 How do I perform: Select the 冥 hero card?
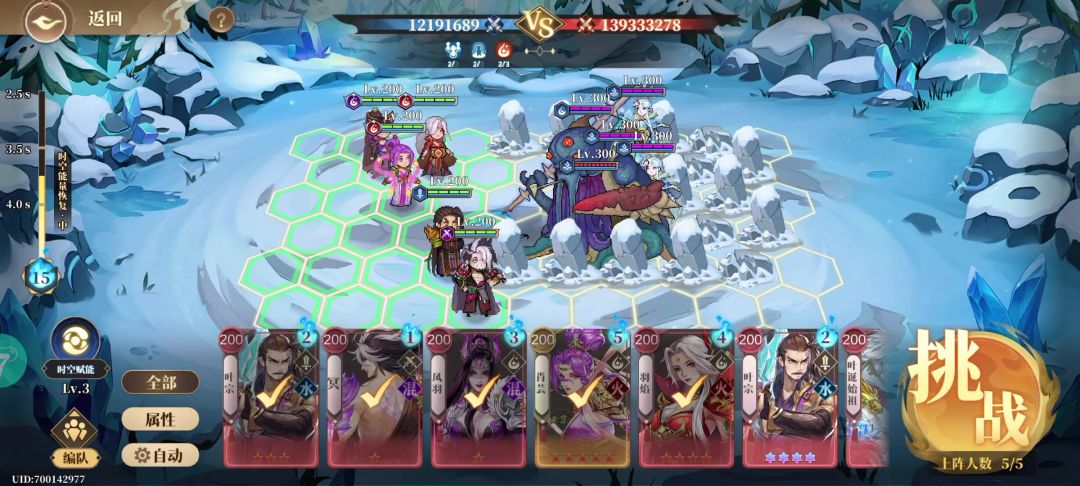tap(376, 397)
